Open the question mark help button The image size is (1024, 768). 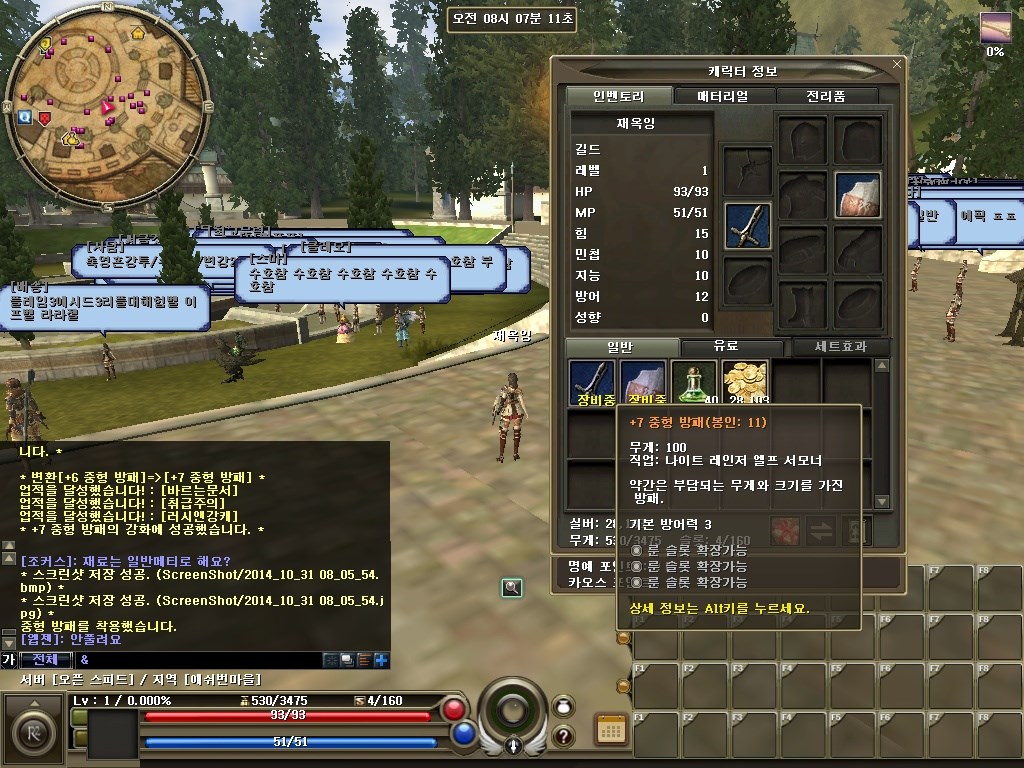pos(563,736)
